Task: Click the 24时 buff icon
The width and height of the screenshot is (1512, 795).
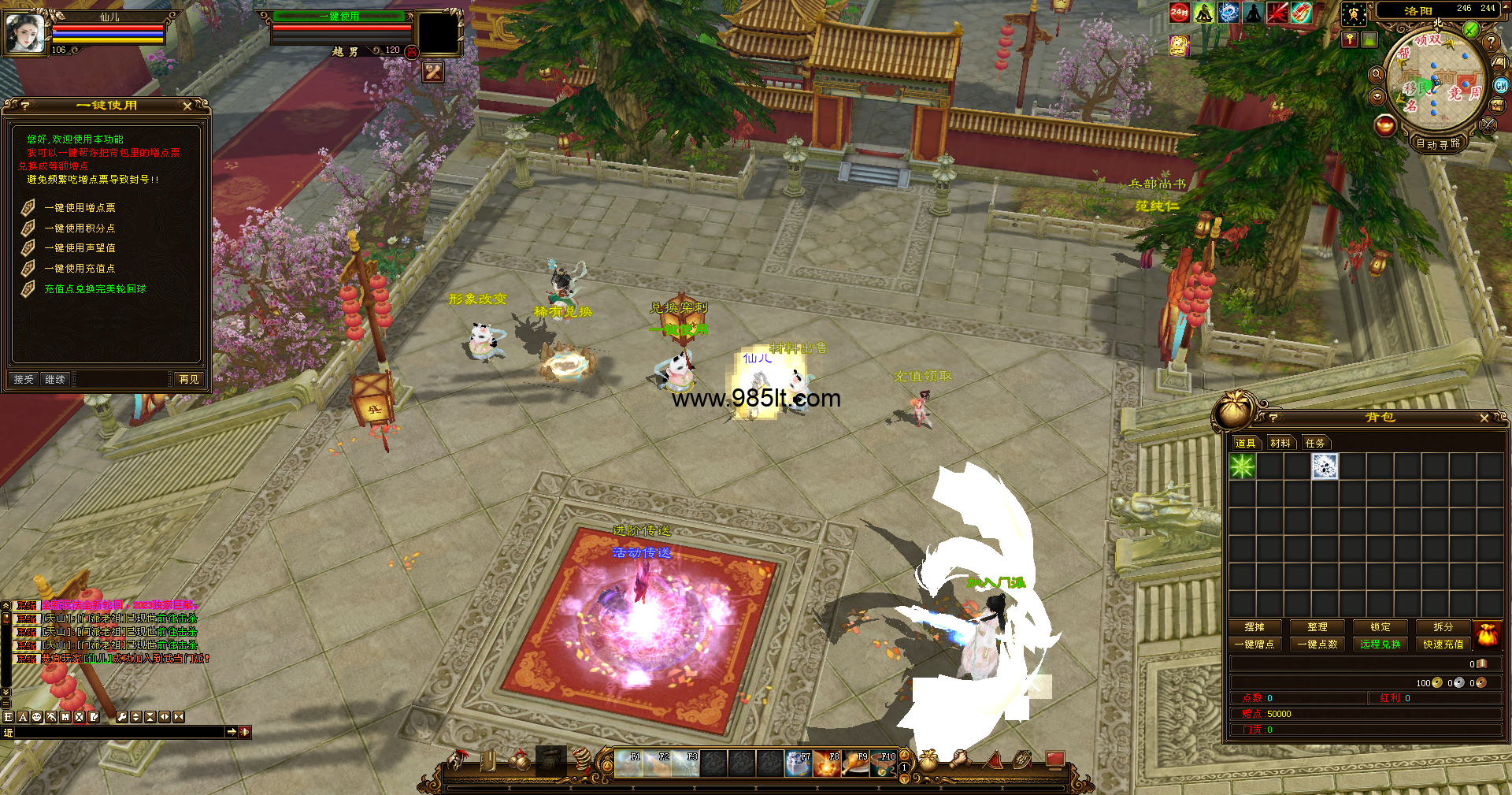Action: pyautogui.click(x=1179, y=12)
